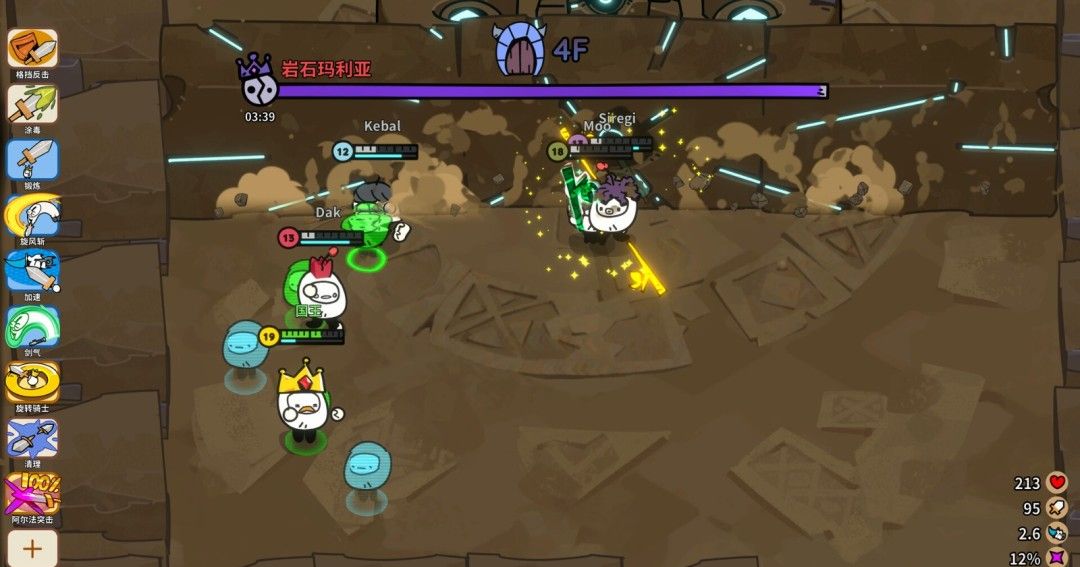Activate the 剑气 green sword wave skill

click(33, 327)
